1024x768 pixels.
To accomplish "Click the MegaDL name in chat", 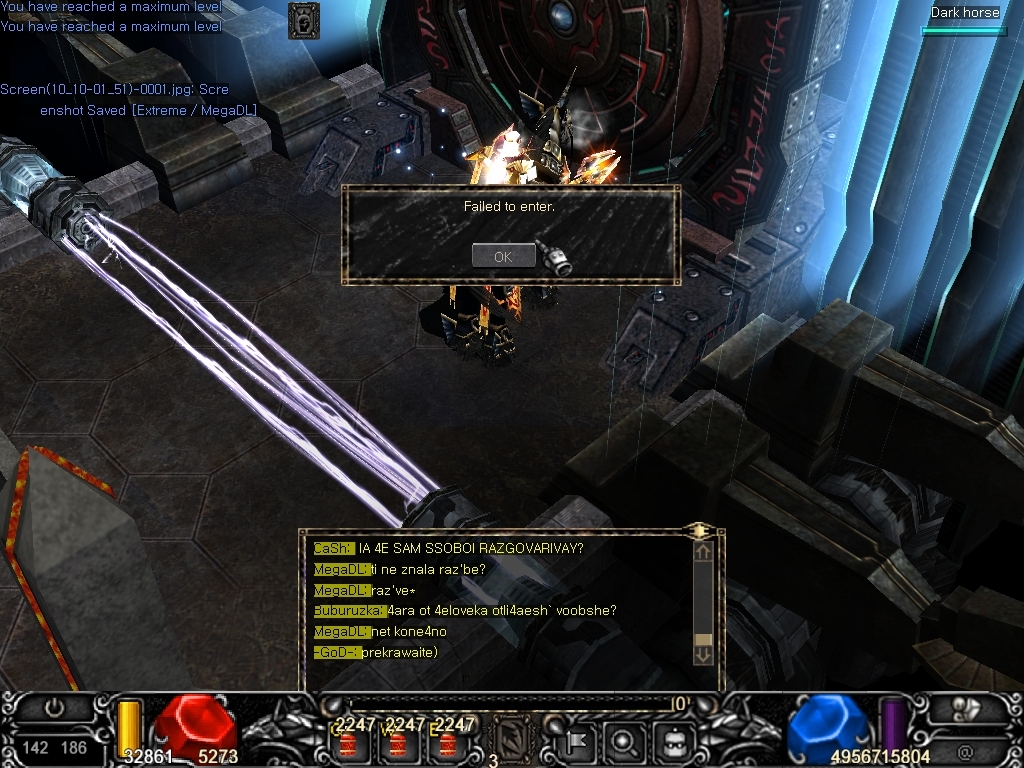I will coord(341,569).
